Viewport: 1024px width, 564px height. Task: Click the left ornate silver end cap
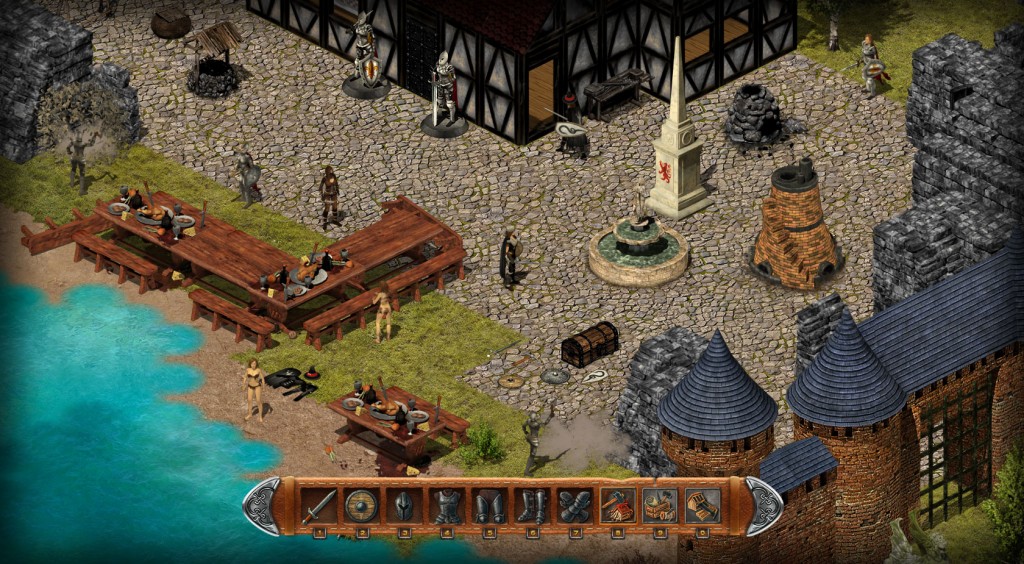pyautogui.click(x=262, y=506)
